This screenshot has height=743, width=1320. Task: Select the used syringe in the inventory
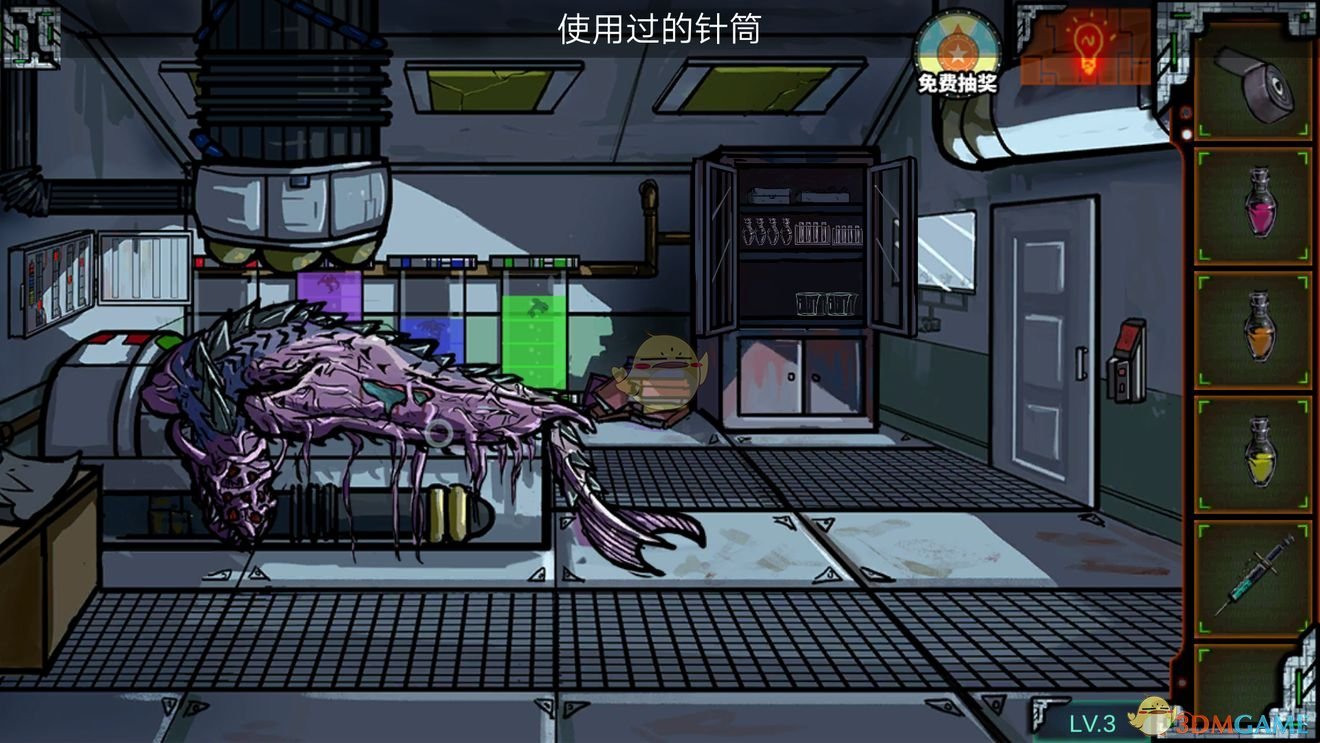pyautogui.click(x=1258, y=575)
